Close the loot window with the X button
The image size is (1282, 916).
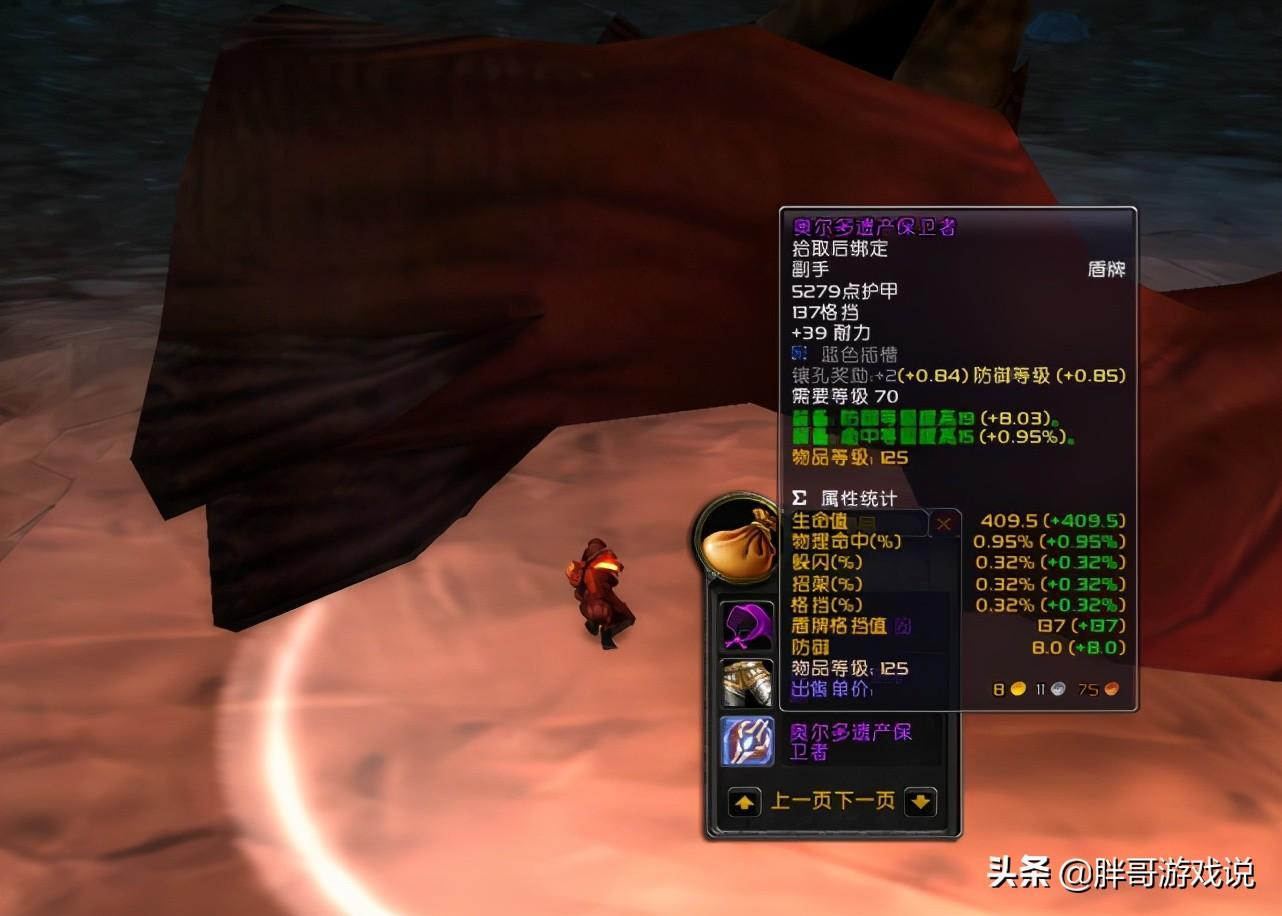pos(943,524)
